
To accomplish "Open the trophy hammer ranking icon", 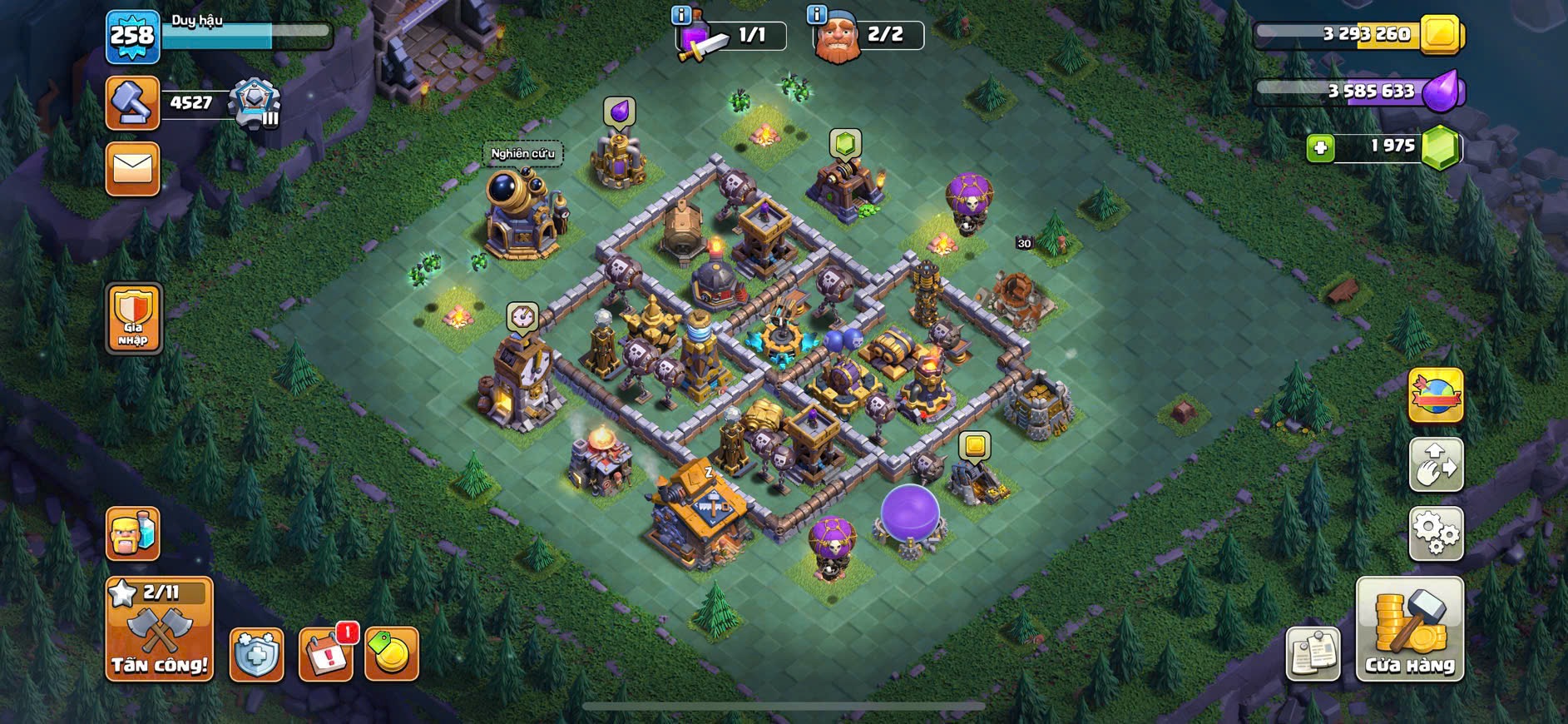I will point(133,103).
